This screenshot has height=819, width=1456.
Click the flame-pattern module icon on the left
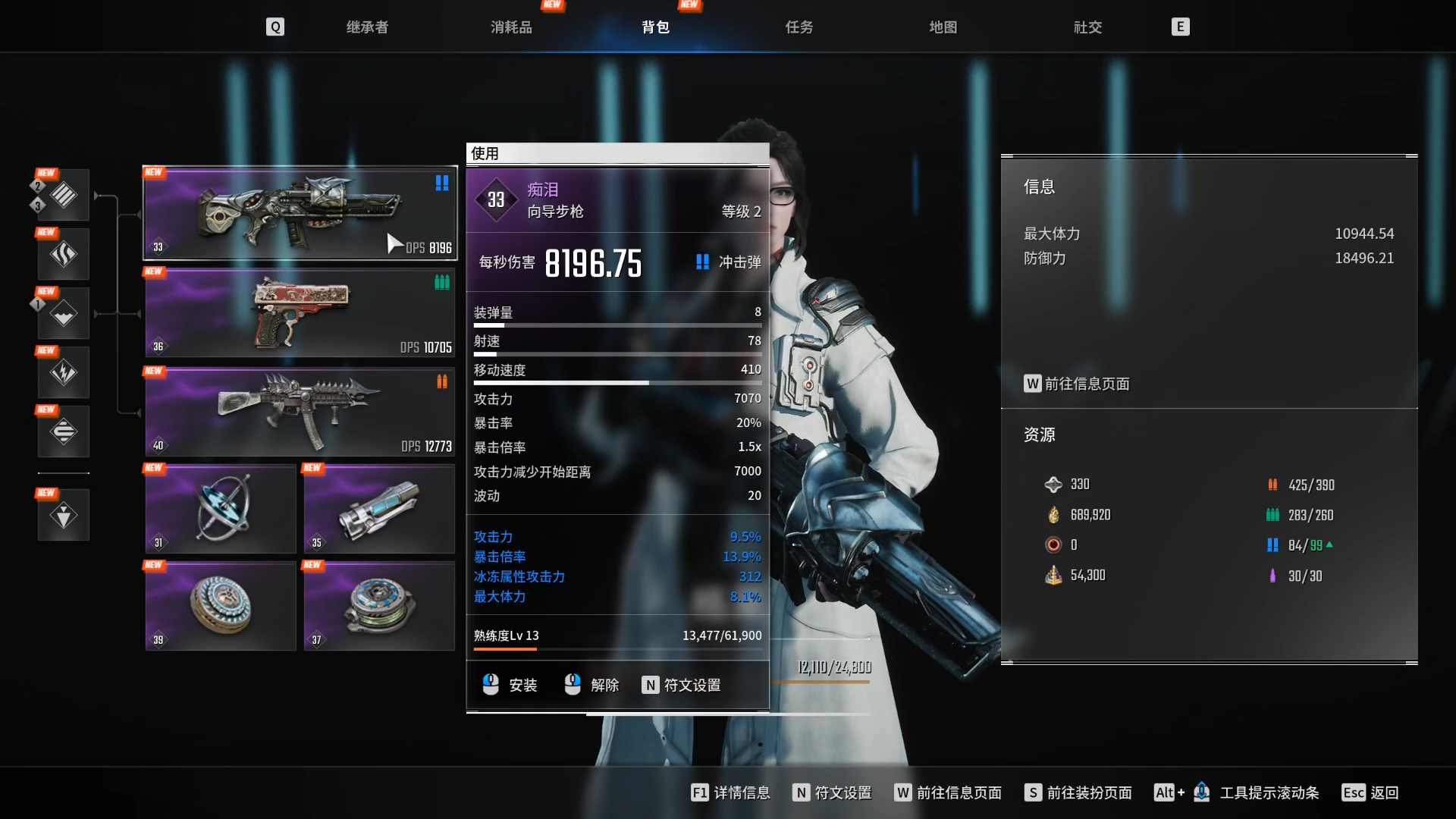[64, 254]
